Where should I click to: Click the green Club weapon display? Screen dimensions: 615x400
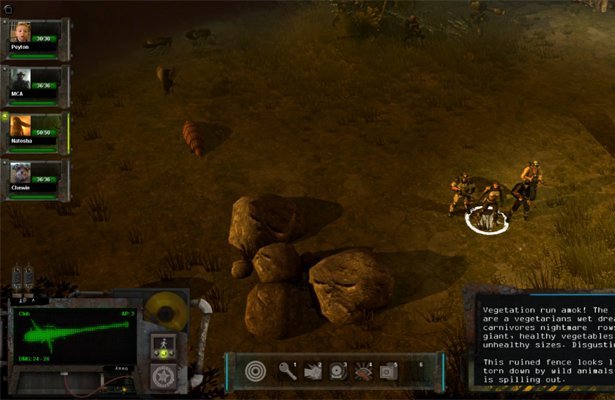click(x=71, y=338)
